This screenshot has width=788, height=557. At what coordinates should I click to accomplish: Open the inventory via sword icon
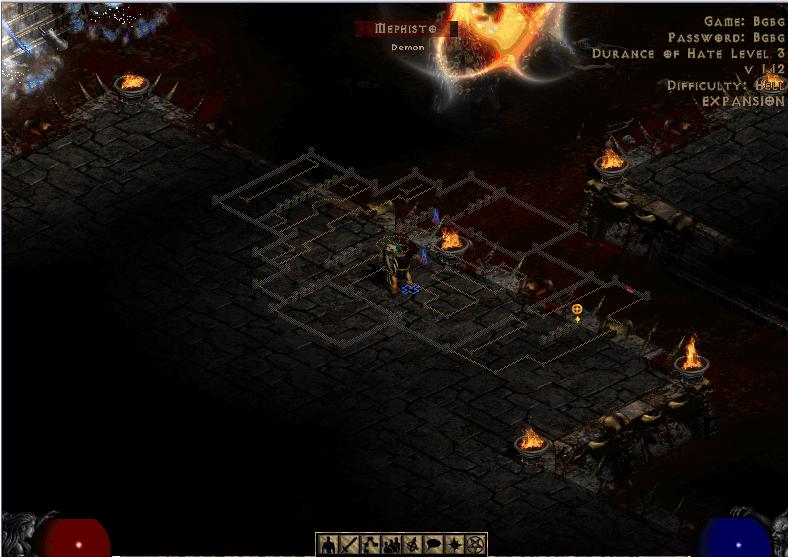[349, 545]
